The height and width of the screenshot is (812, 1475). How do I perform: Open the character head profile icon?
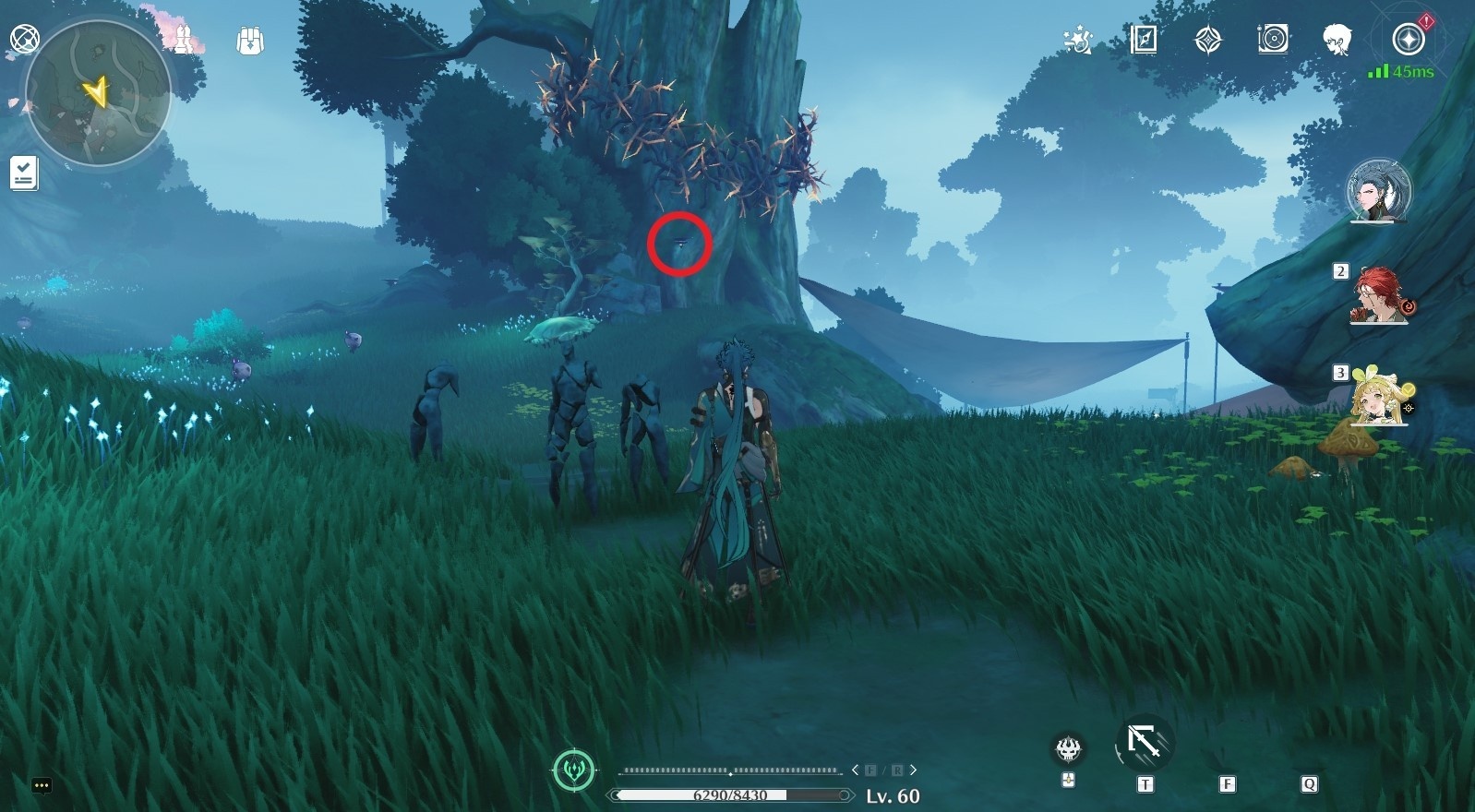(x=1337, y=40)
